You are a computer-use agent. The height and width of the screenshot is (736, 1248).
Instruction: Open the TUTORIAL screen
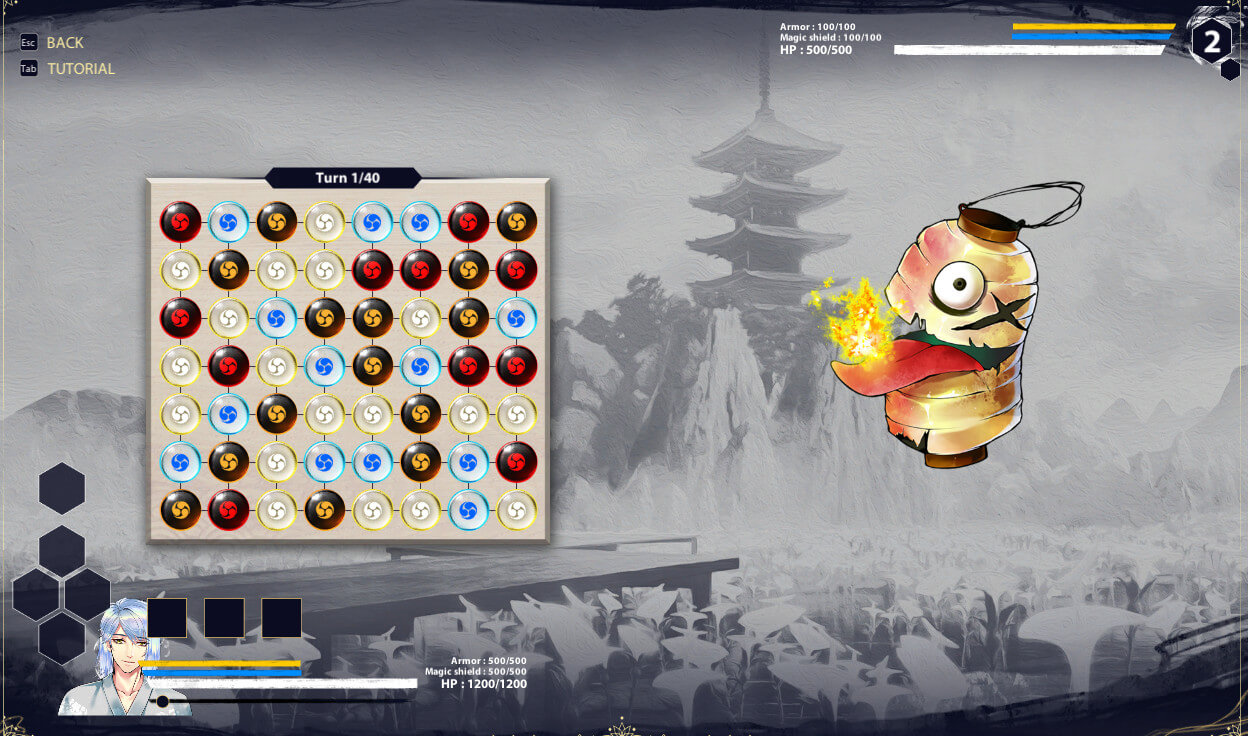pos(80,69)
